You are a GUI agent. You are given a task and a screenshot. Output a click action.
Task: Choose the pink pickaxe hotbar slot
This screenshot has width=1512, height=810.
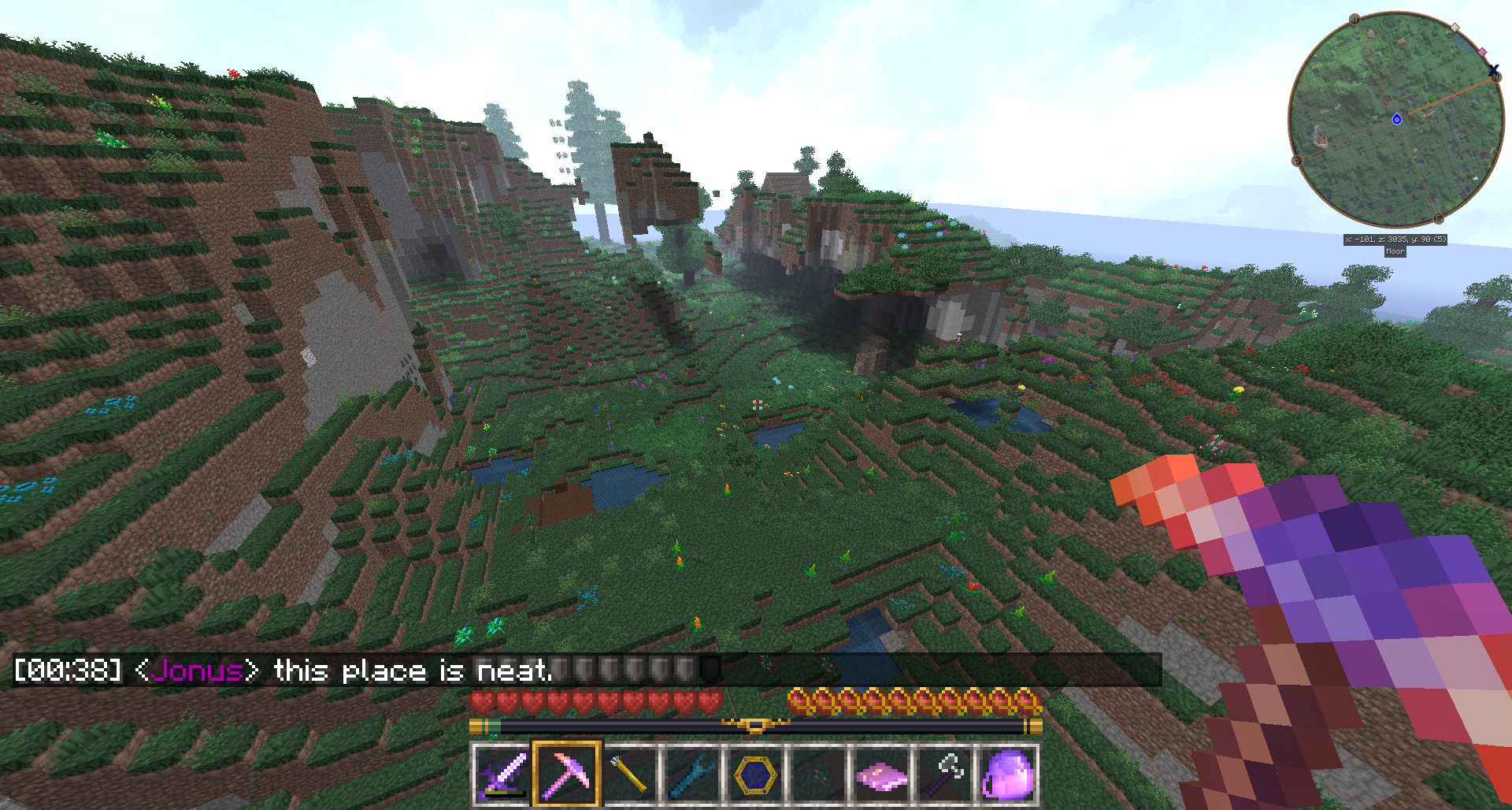(x=566, y=775)
